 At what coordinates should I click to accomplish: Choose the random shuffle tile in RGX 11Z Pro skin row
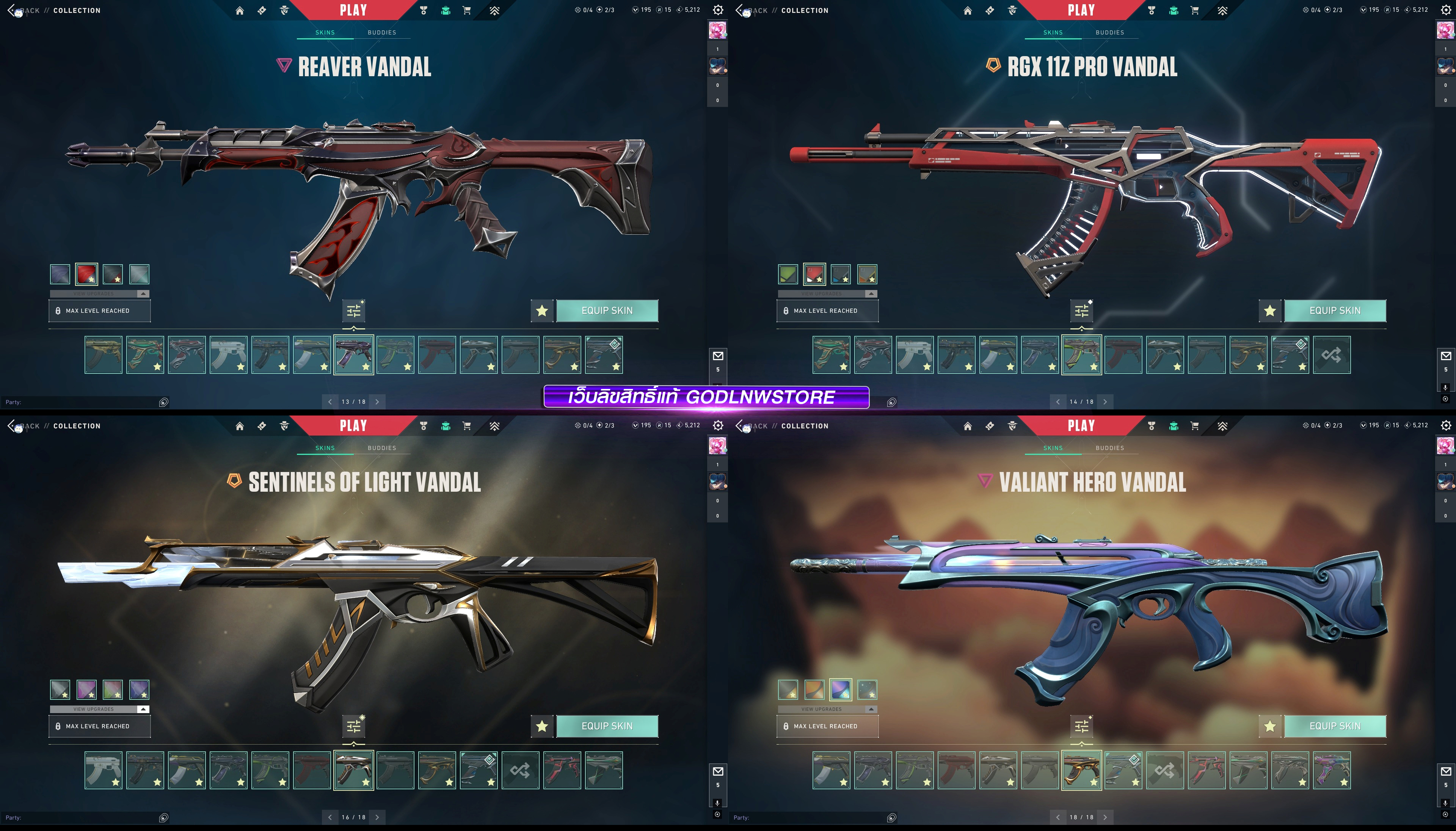[x=1331, y=355]
